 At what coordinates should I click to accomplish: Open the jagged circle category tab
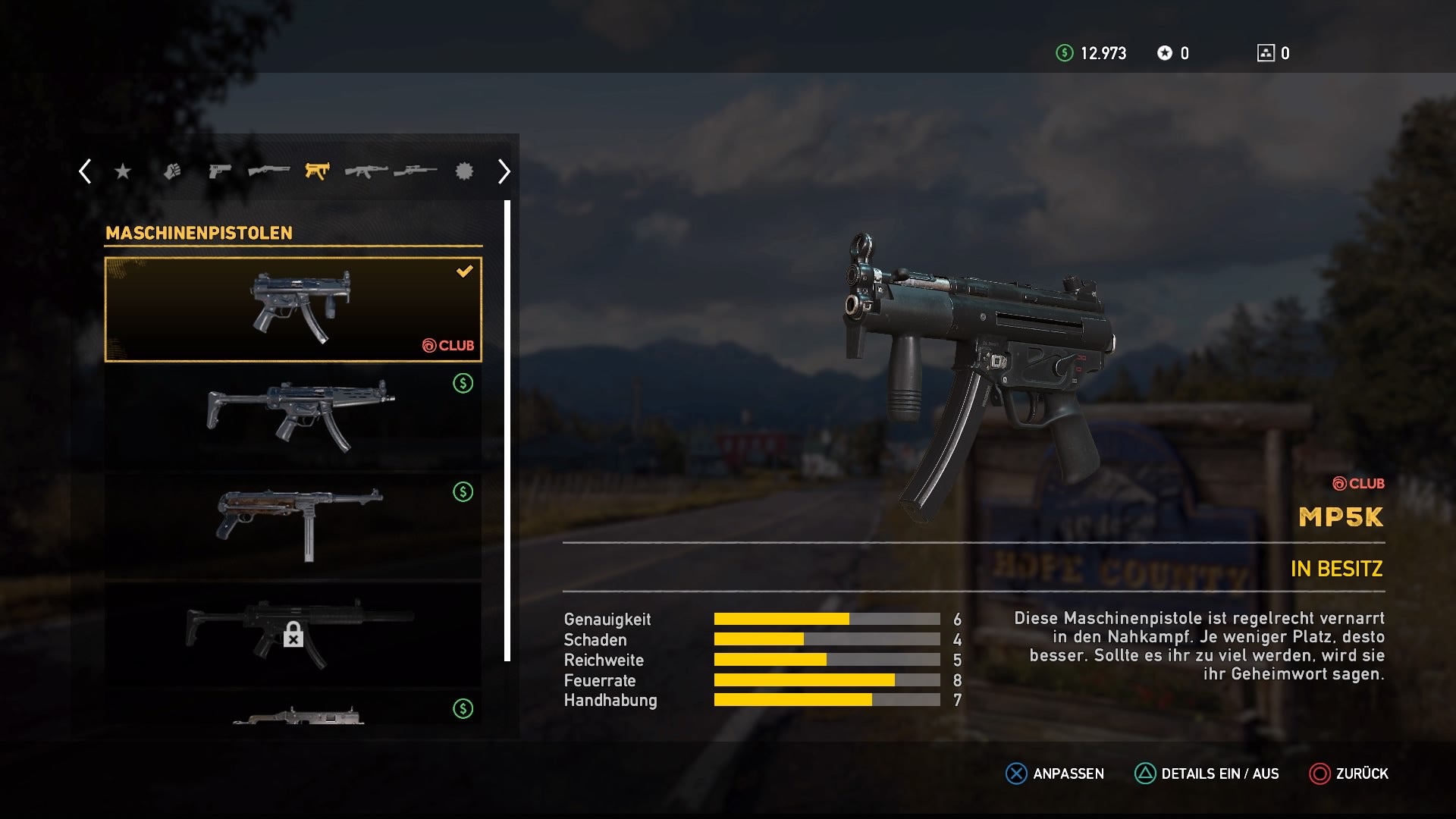[x=464, y=171]
